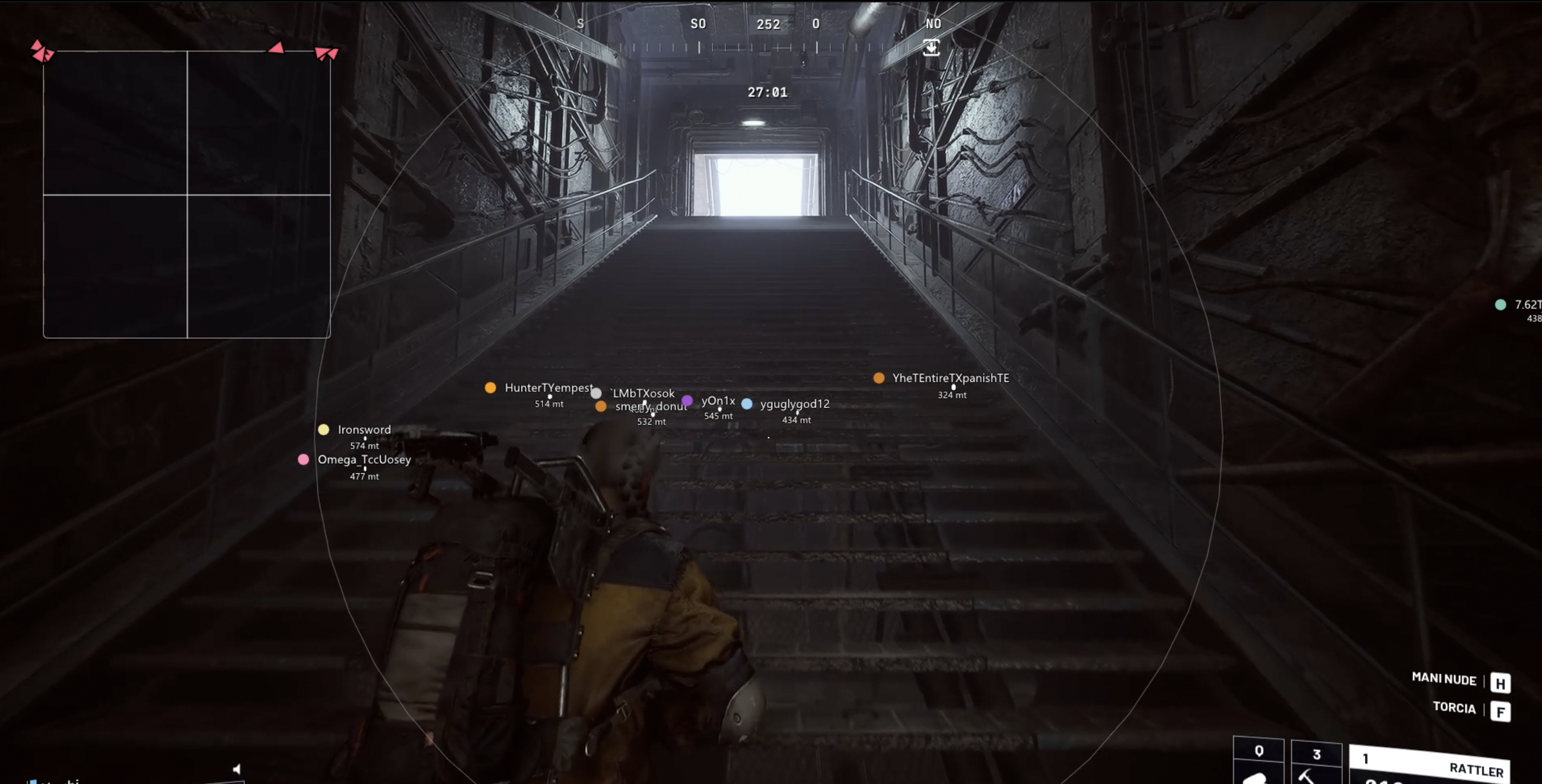Select the yOn1x purple marker
This screenshot has height=784, width=1542.
[x=687, y=400]
